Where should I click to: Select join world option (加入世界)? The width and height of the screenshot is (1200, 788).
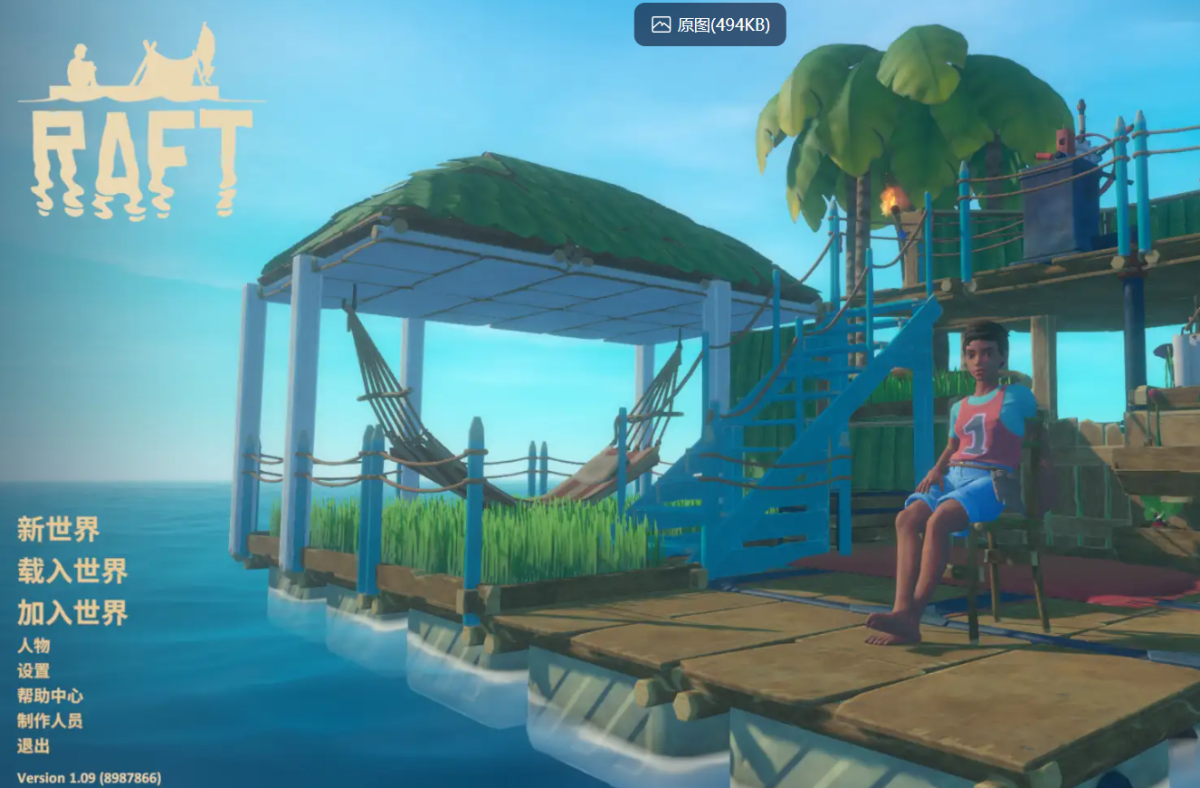tap(72, 612)
